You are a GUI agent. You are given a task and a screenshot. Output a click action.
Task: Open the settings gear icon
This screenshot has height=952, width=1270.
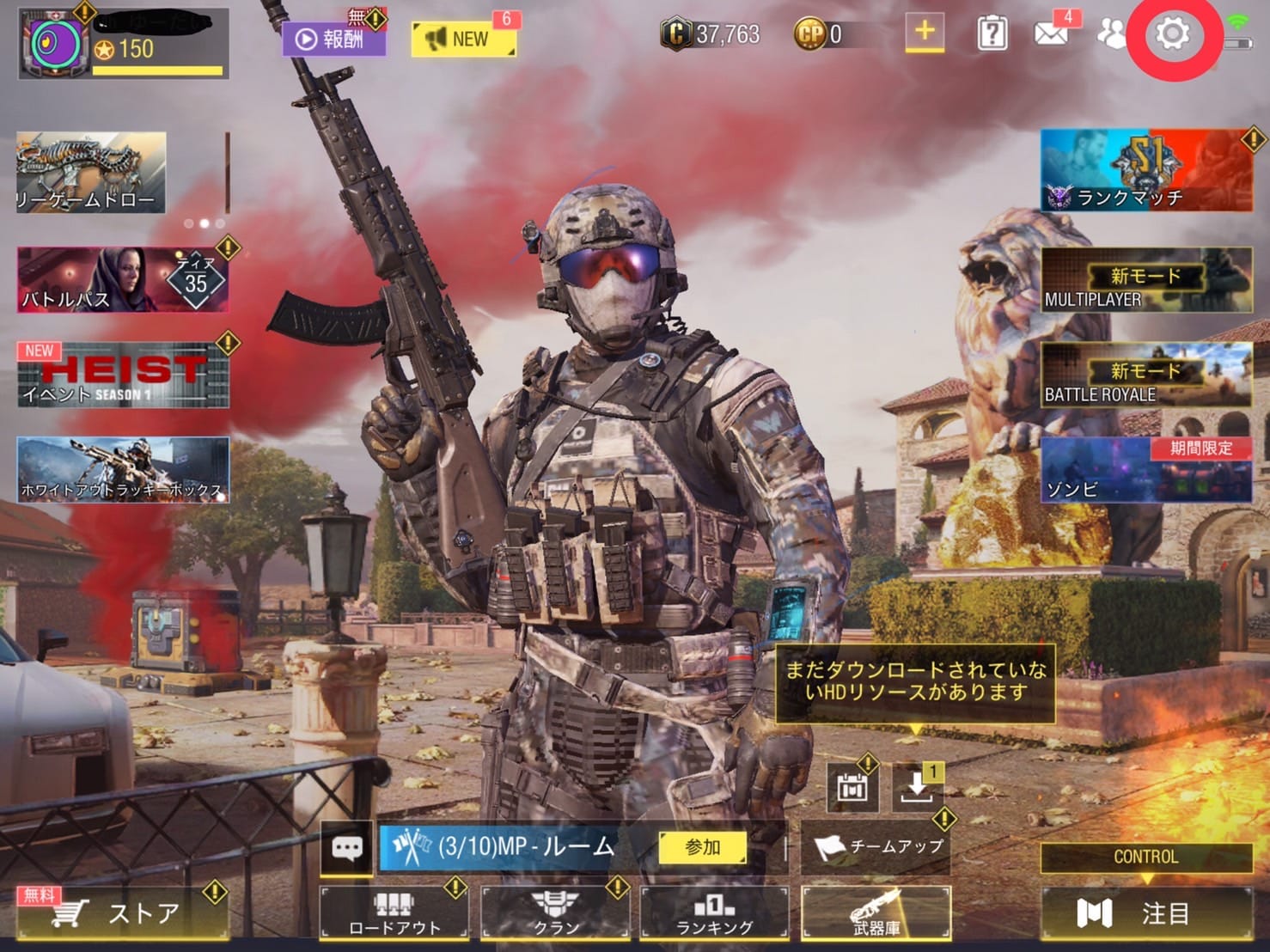pyautogui.click(x=1172, y=34)
